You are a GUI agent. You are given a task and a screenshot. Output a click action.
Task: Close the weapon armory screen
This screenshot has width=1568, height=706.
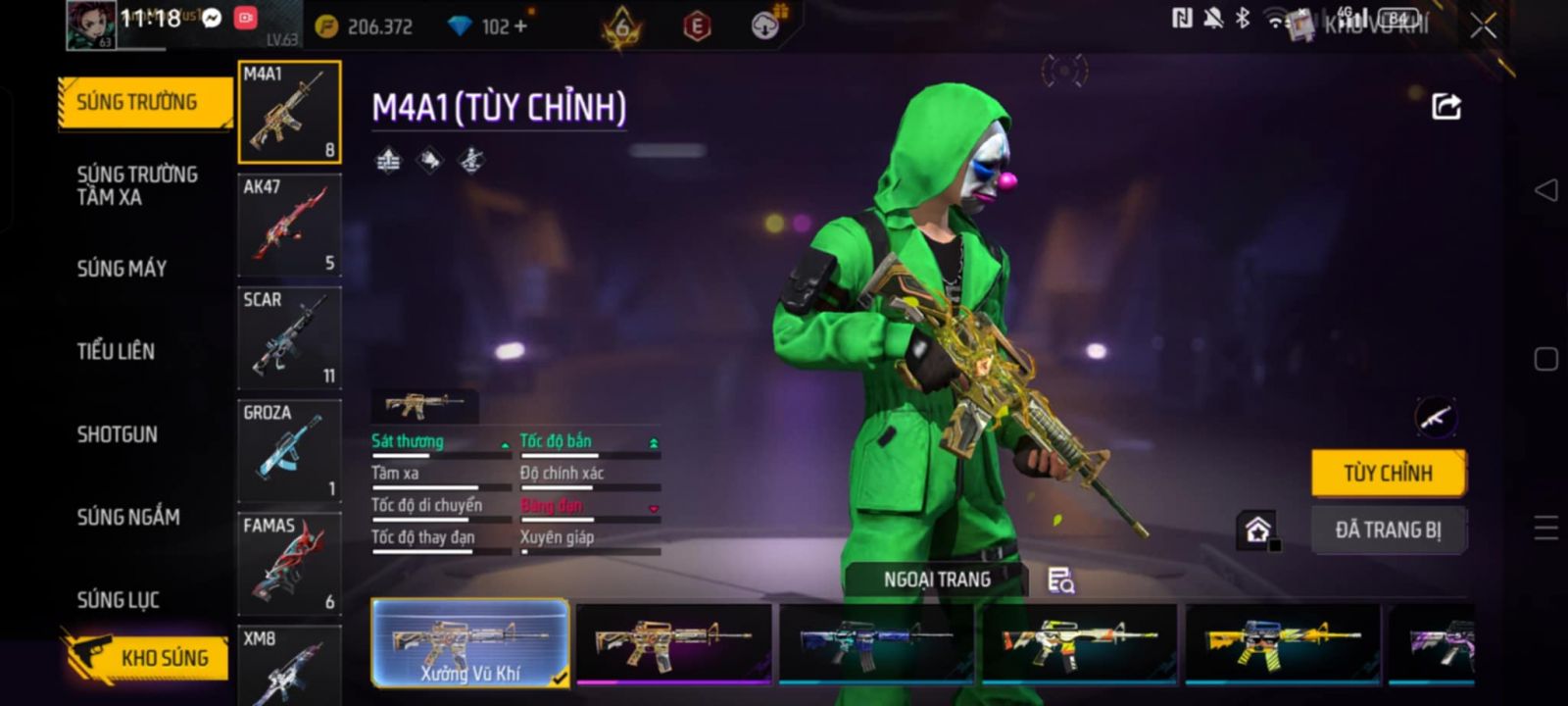[1484, 25]
